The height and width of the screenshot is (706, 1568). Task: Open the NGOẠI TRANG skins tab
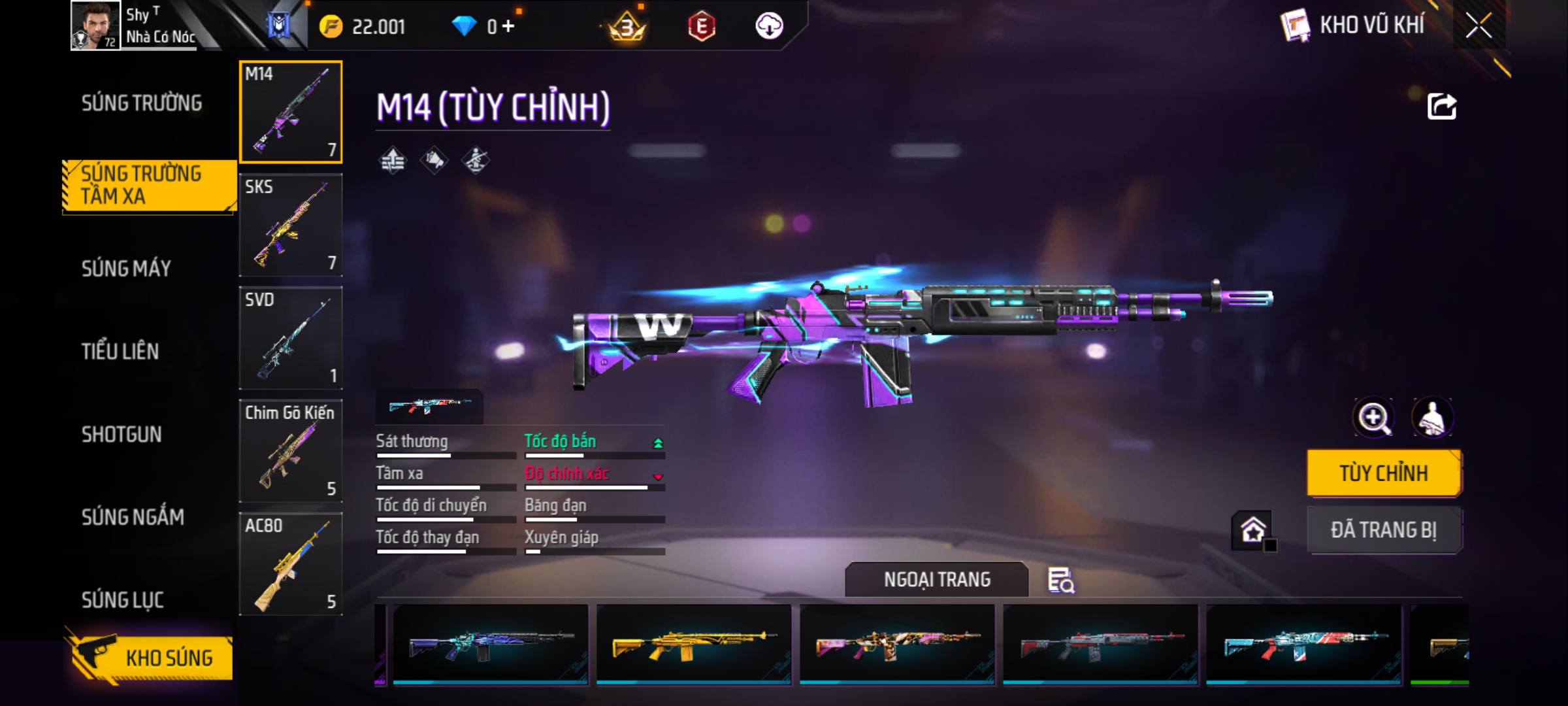point(937,580)
